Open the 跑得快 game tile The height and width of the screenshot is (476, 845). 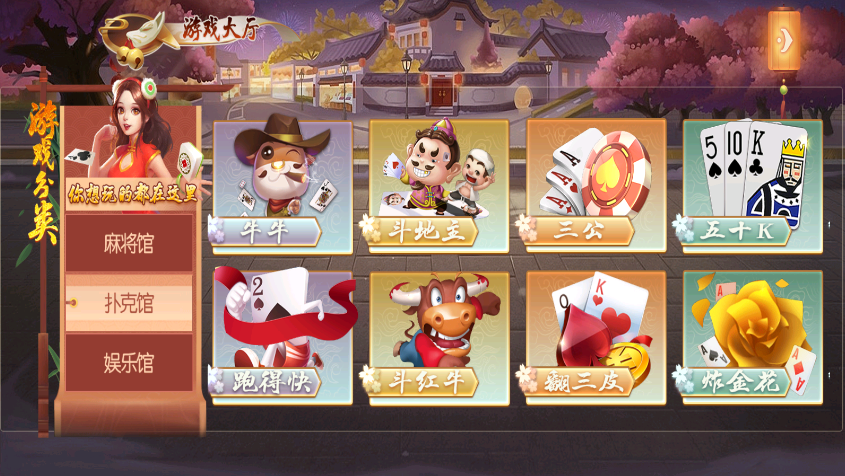[282, 336]
